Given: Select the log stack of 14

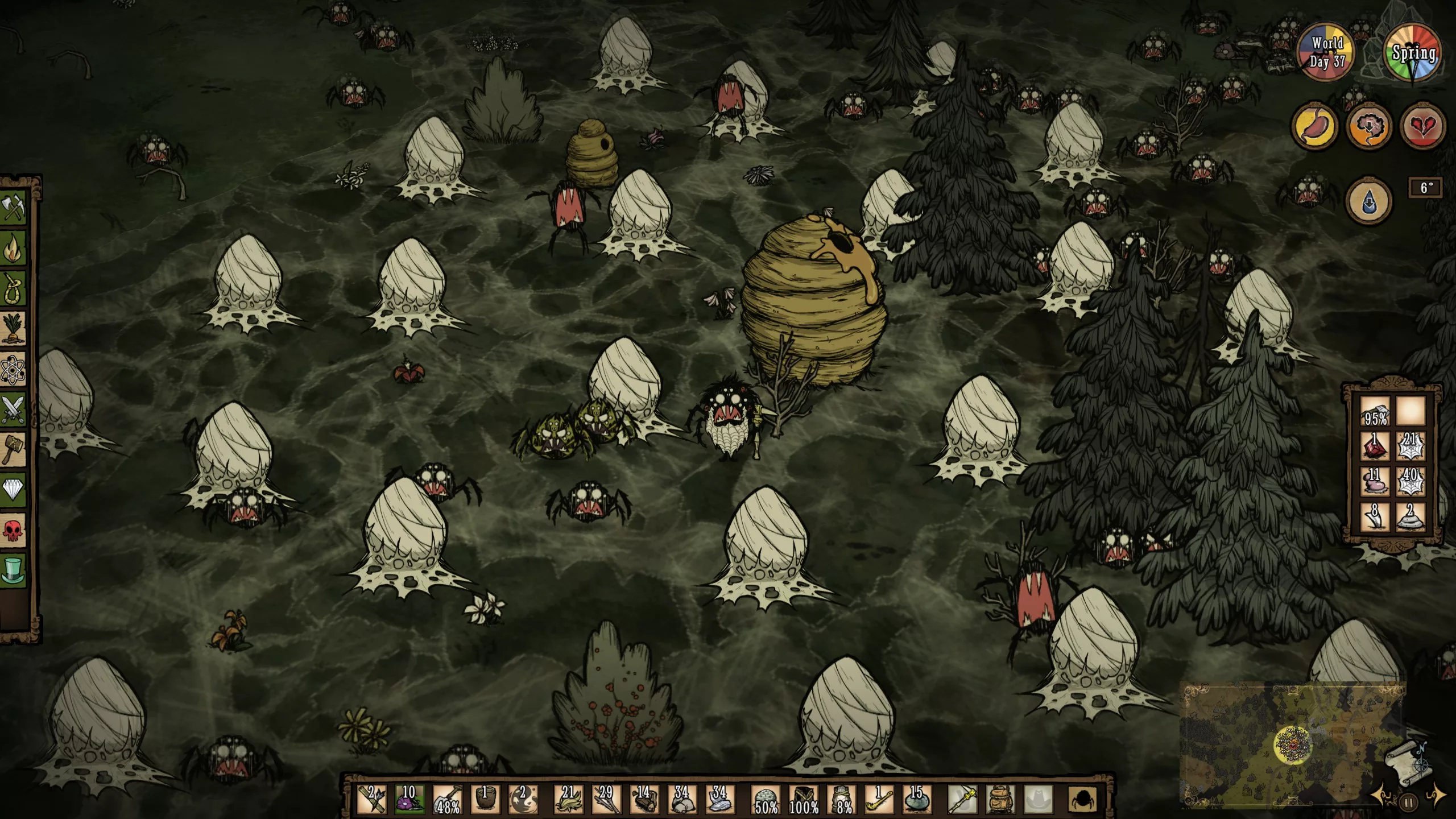Looking at the screenshot, I should pyautogui.click(x=644, y=799).
